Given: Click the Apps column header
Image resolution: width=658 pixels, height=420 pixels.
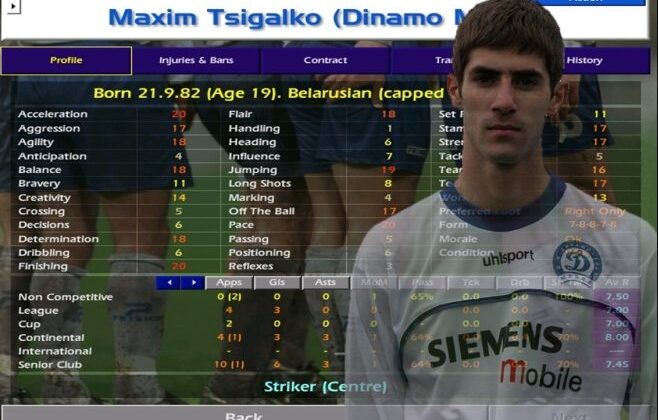Looking at the screenshot, I should click(x=229, y=283).
